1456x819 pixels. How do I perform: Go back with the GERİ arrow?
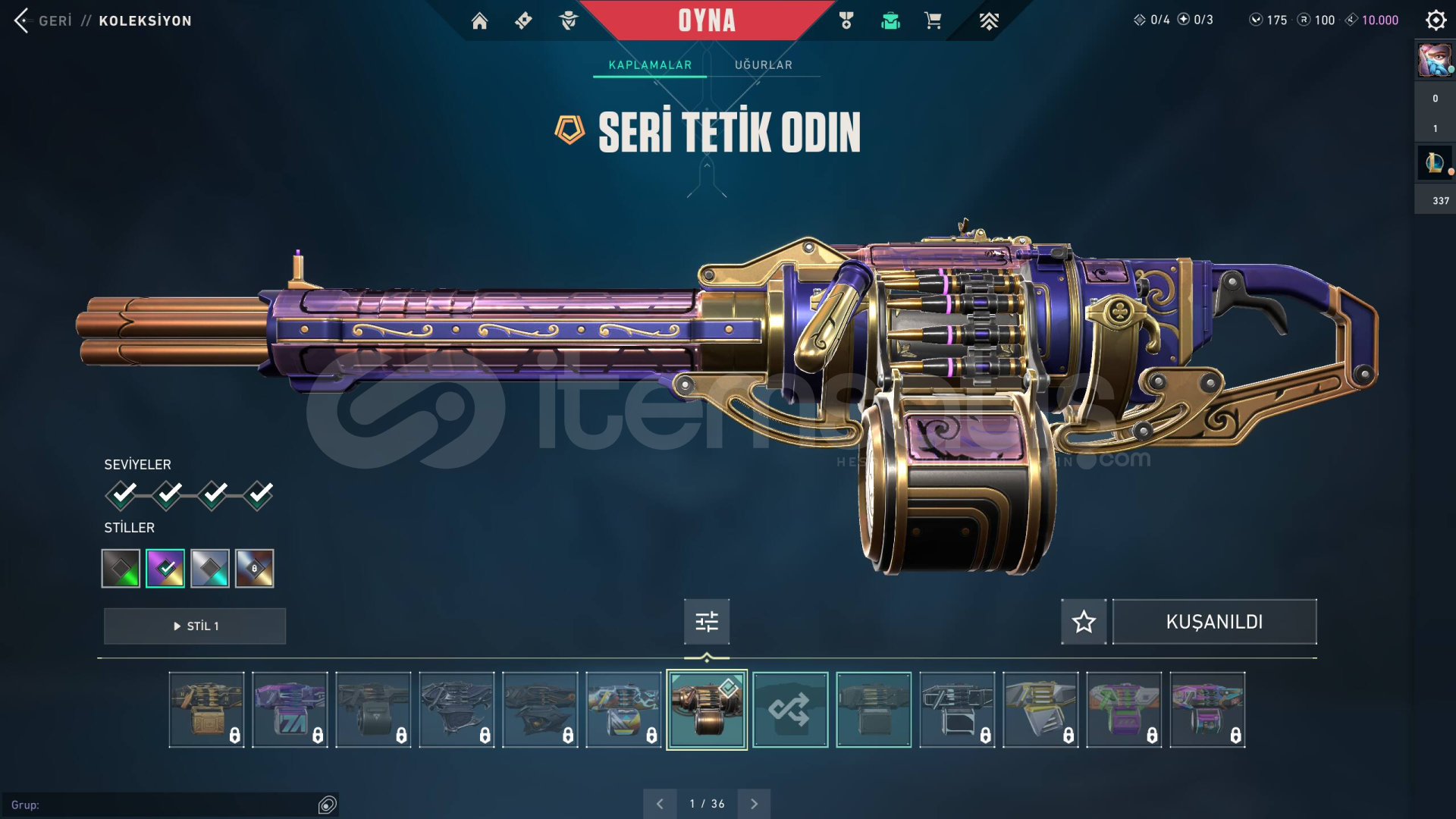(x=23, y=20)
